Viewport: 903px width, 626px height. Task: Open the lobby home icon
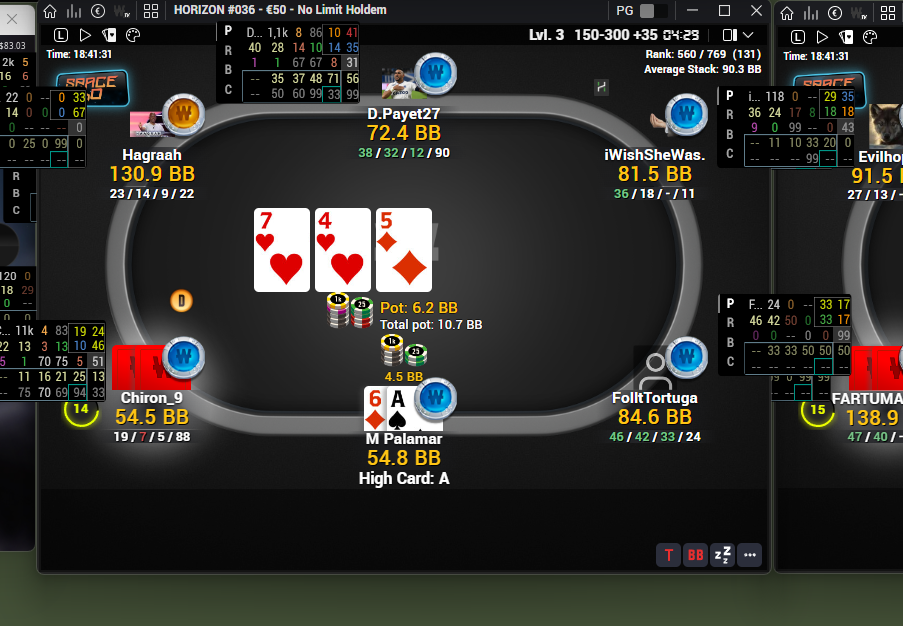[50, 11]
